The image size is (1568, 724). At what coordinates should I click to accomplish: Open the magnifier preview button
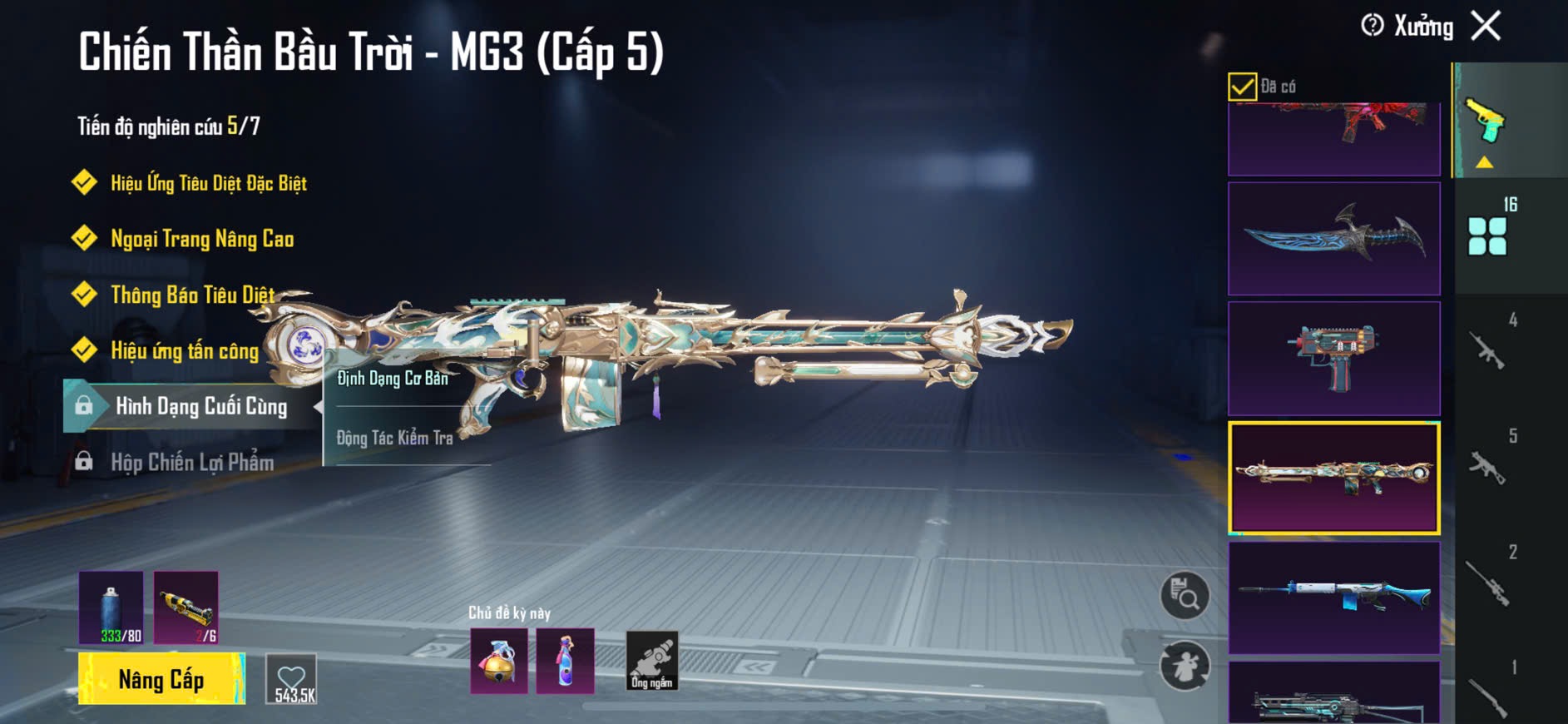pos(1185,595)
